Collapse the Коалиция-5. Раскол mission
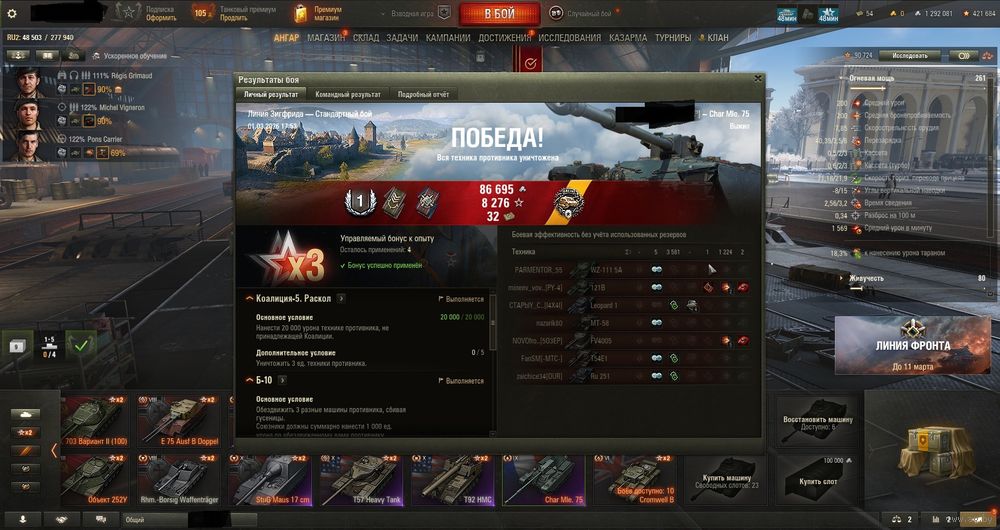Image resolution: width=1000 pixels, height=530 pixels. point(249,298)
